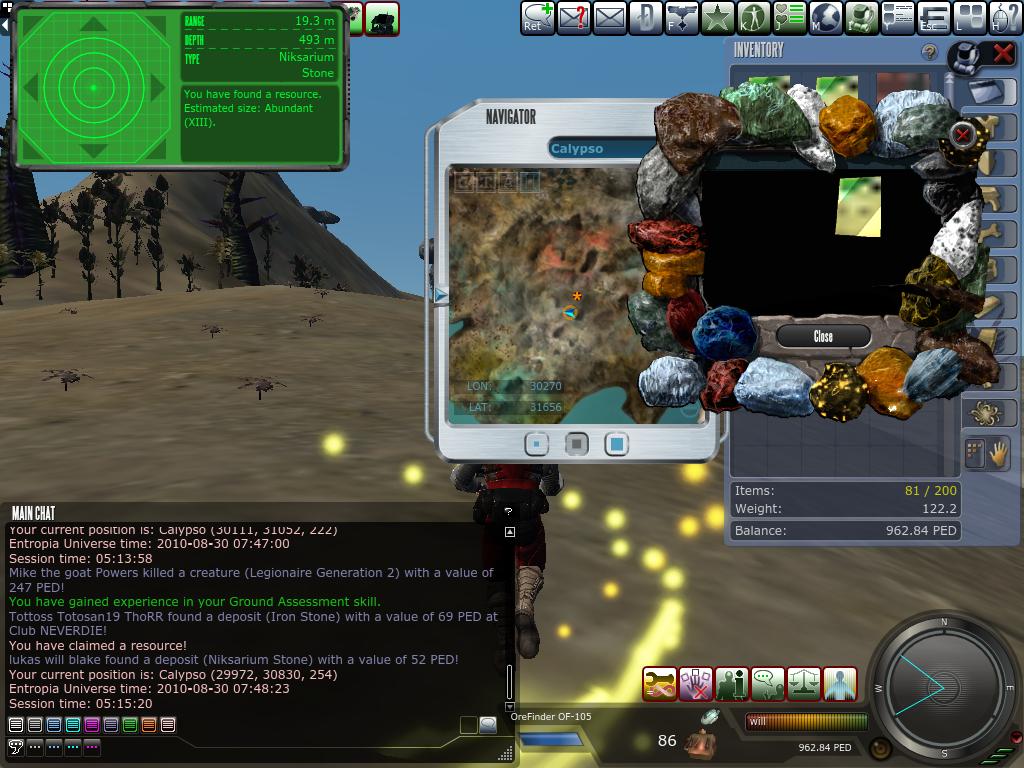Close the Inventory panel with the red X
The height and width of the screenshot is (768, 1024).
1002,53
